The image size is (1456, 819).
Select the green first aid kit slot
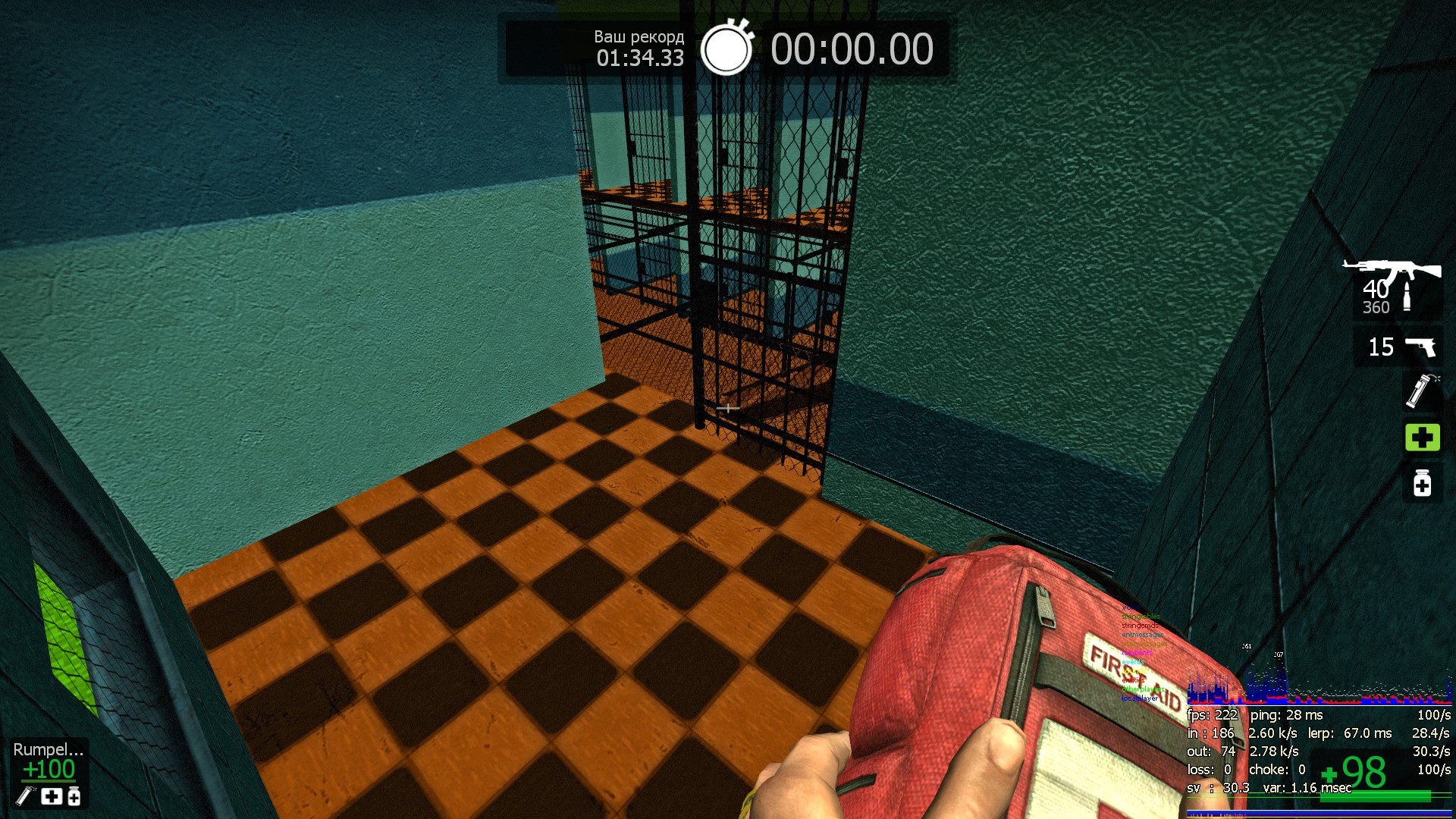1422,437
